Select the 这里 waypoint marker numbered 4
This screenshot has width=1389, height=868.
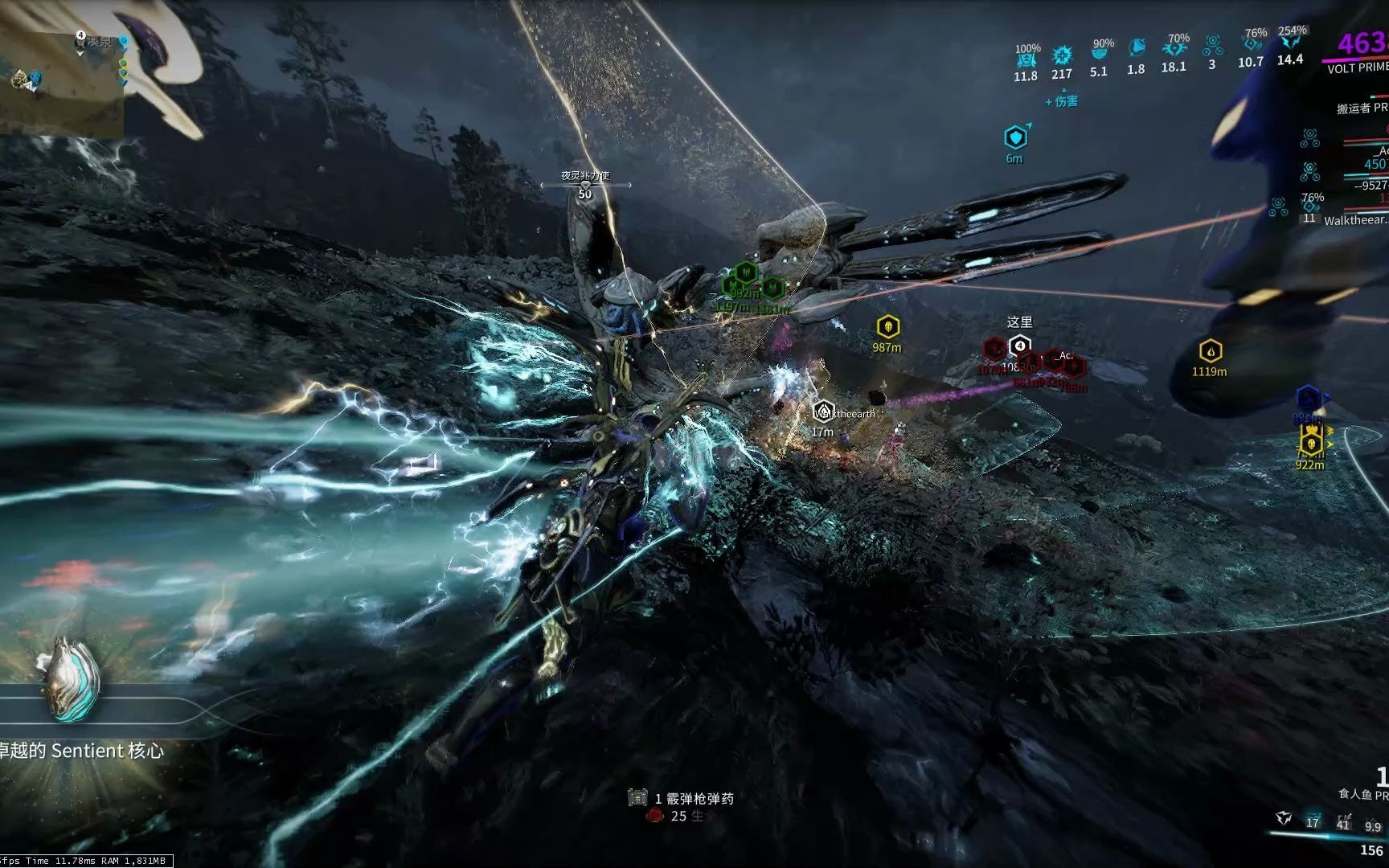tap(1019, 346)
